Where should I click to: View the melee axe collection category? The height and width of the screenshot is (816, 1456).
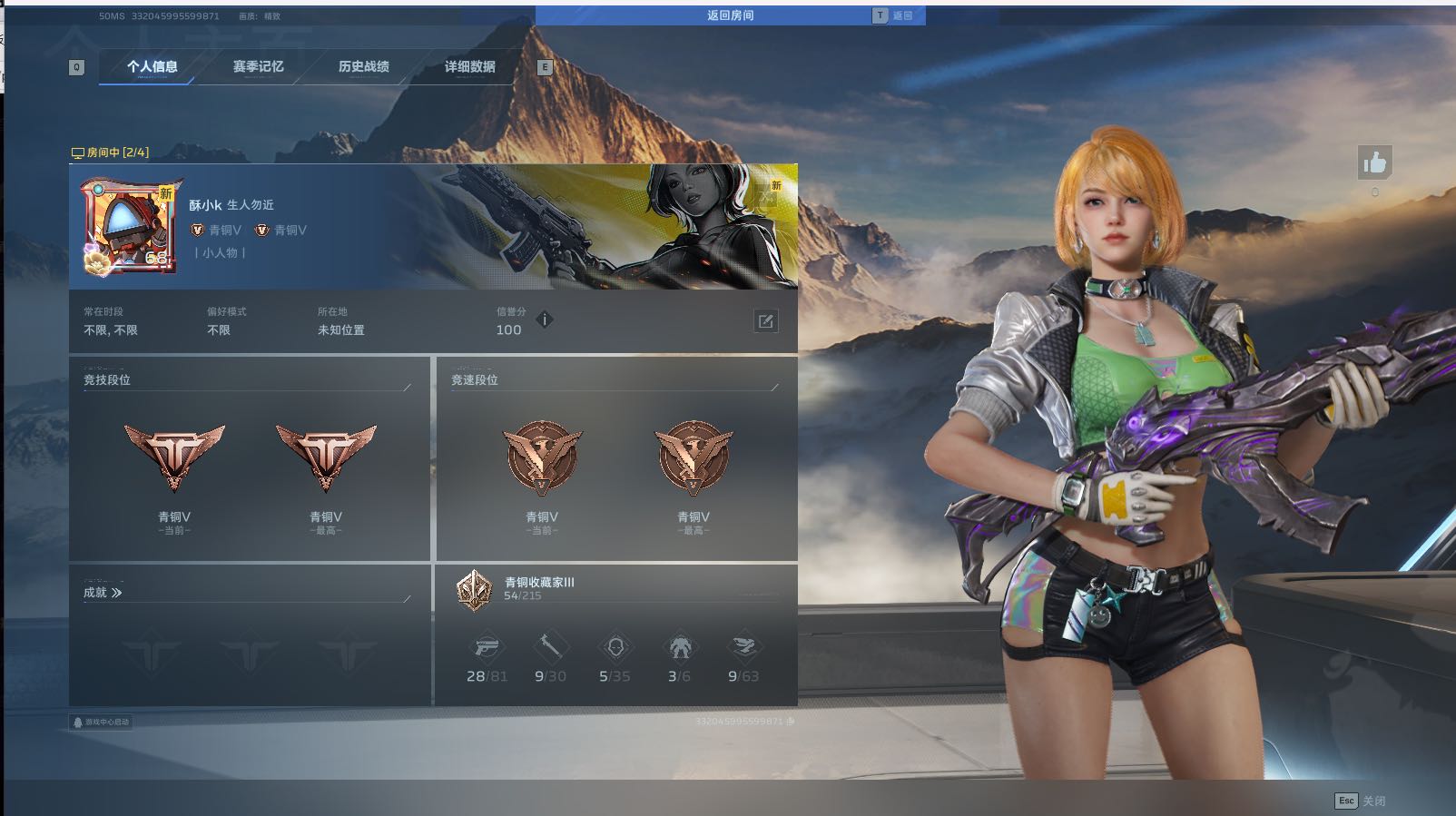click(x=550, y=647)
